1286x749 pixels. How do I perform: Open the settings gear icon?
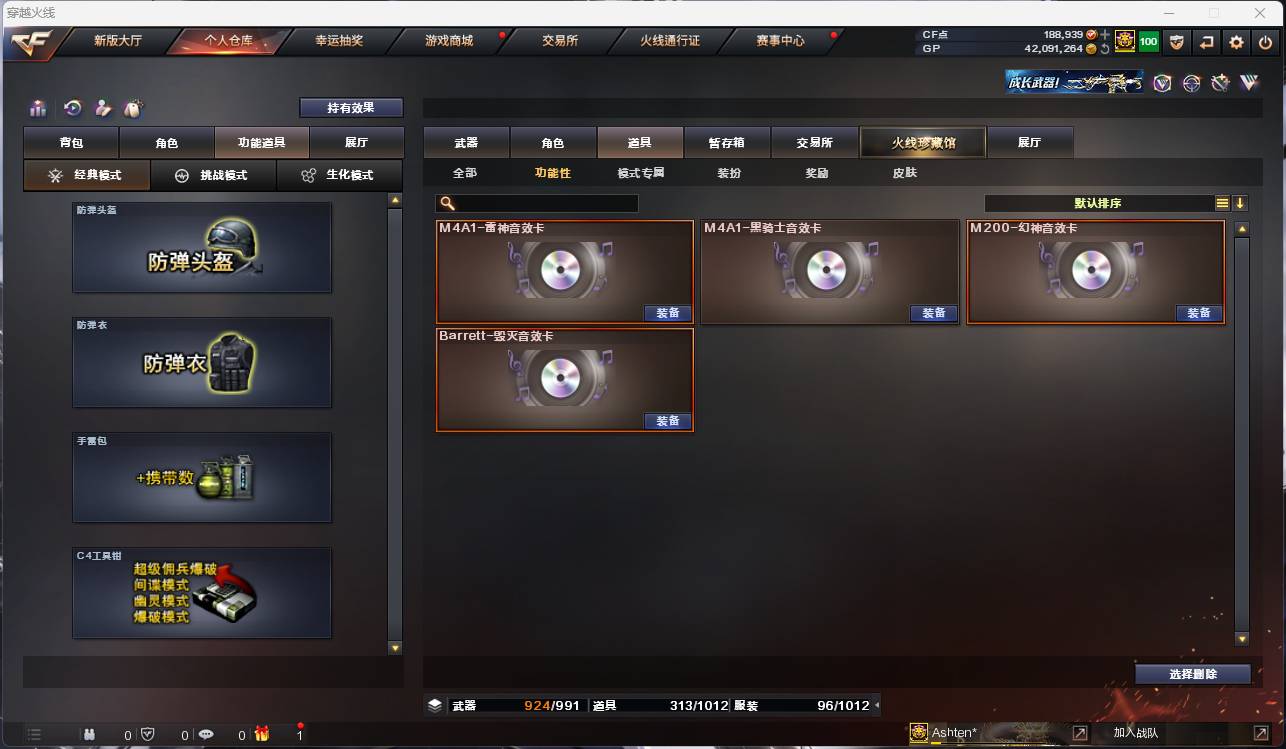[1236, 42]
